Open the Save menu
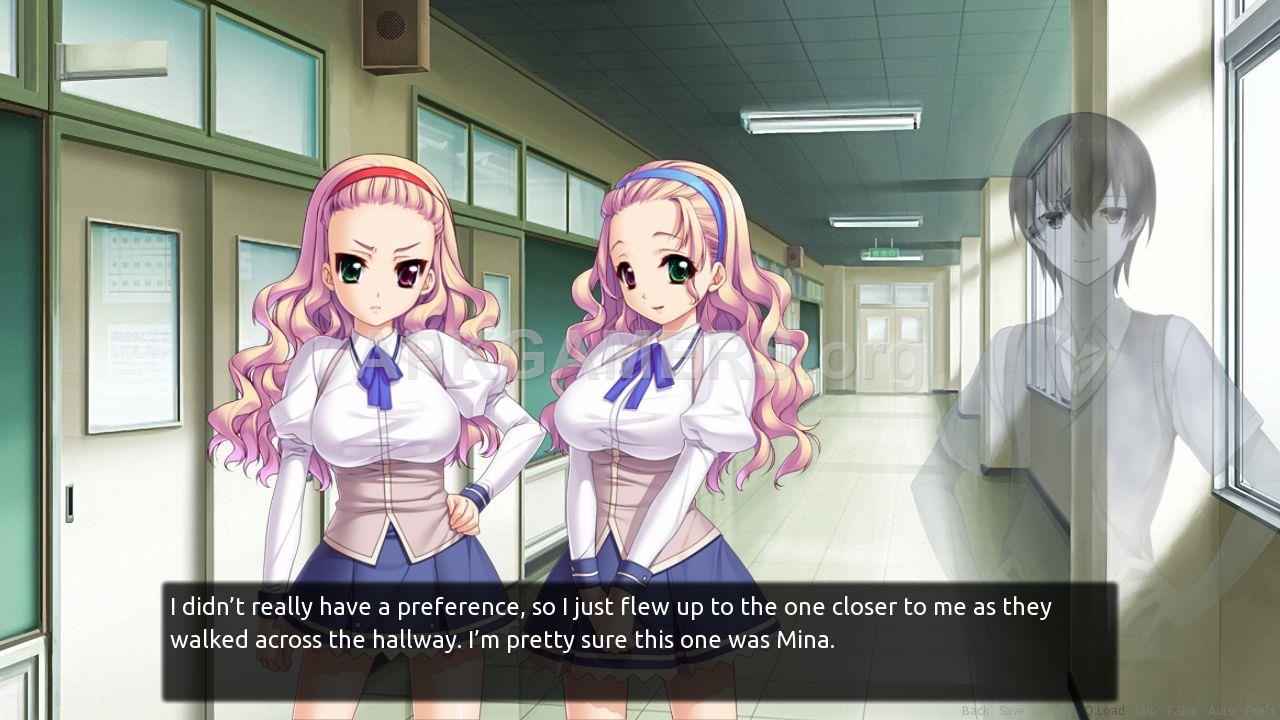This screenshot has height=720, width=1280. (x=1011, y=711)
